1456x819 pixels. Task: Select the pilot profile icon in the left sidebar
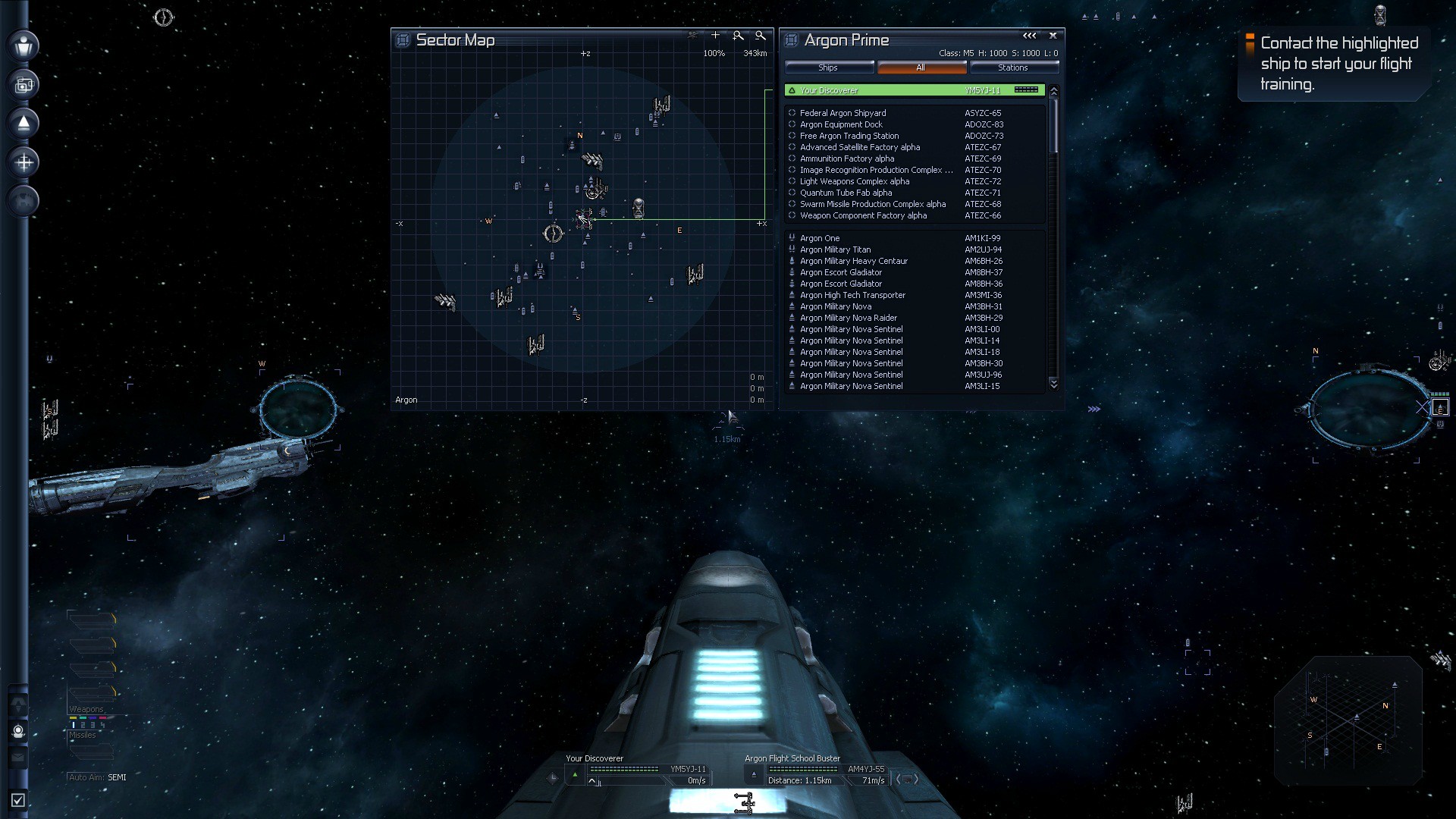[23, 47]
